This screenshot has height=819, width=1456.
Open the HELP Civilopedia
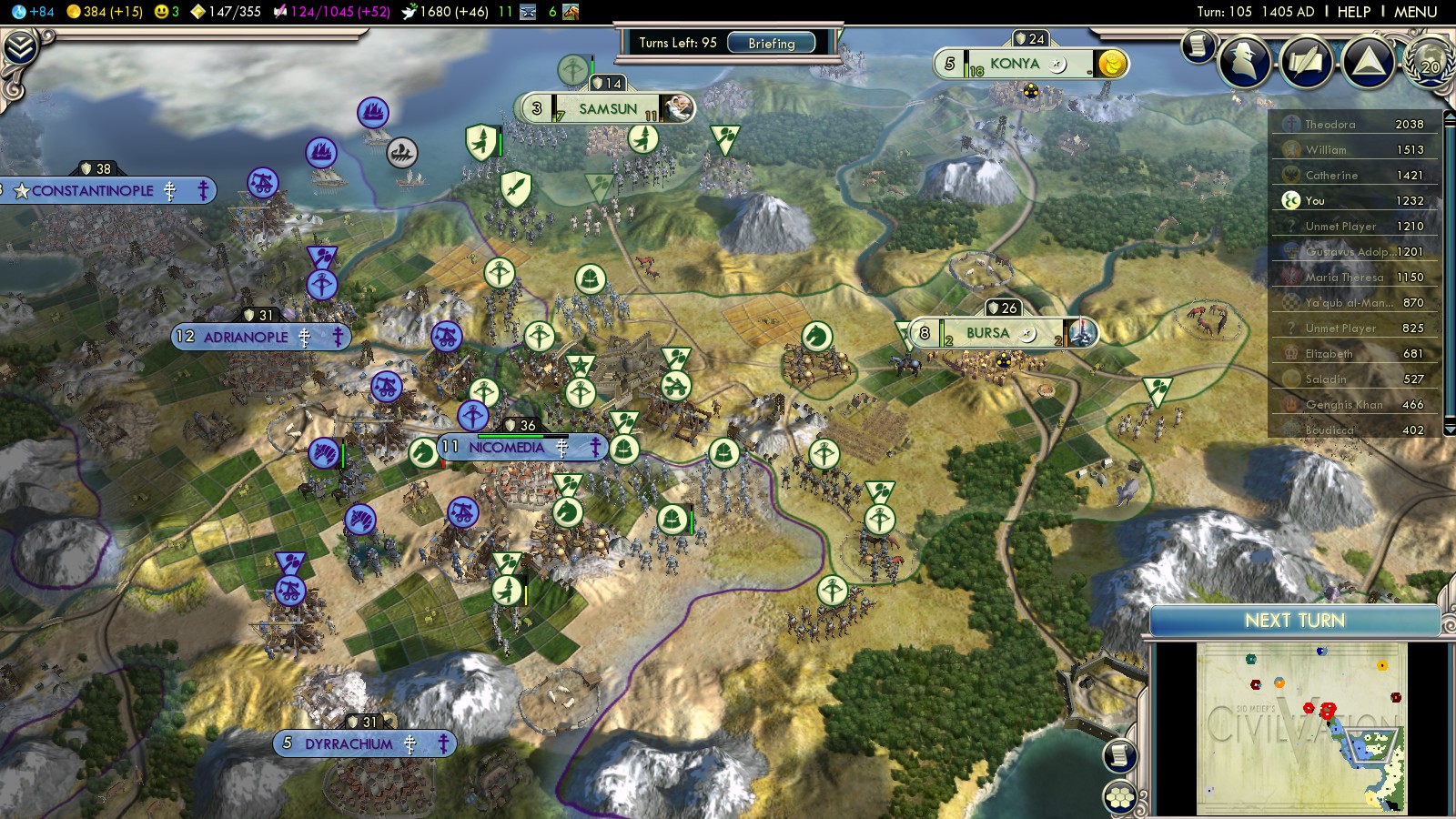pyautogui.click(x=1353, y=12)
